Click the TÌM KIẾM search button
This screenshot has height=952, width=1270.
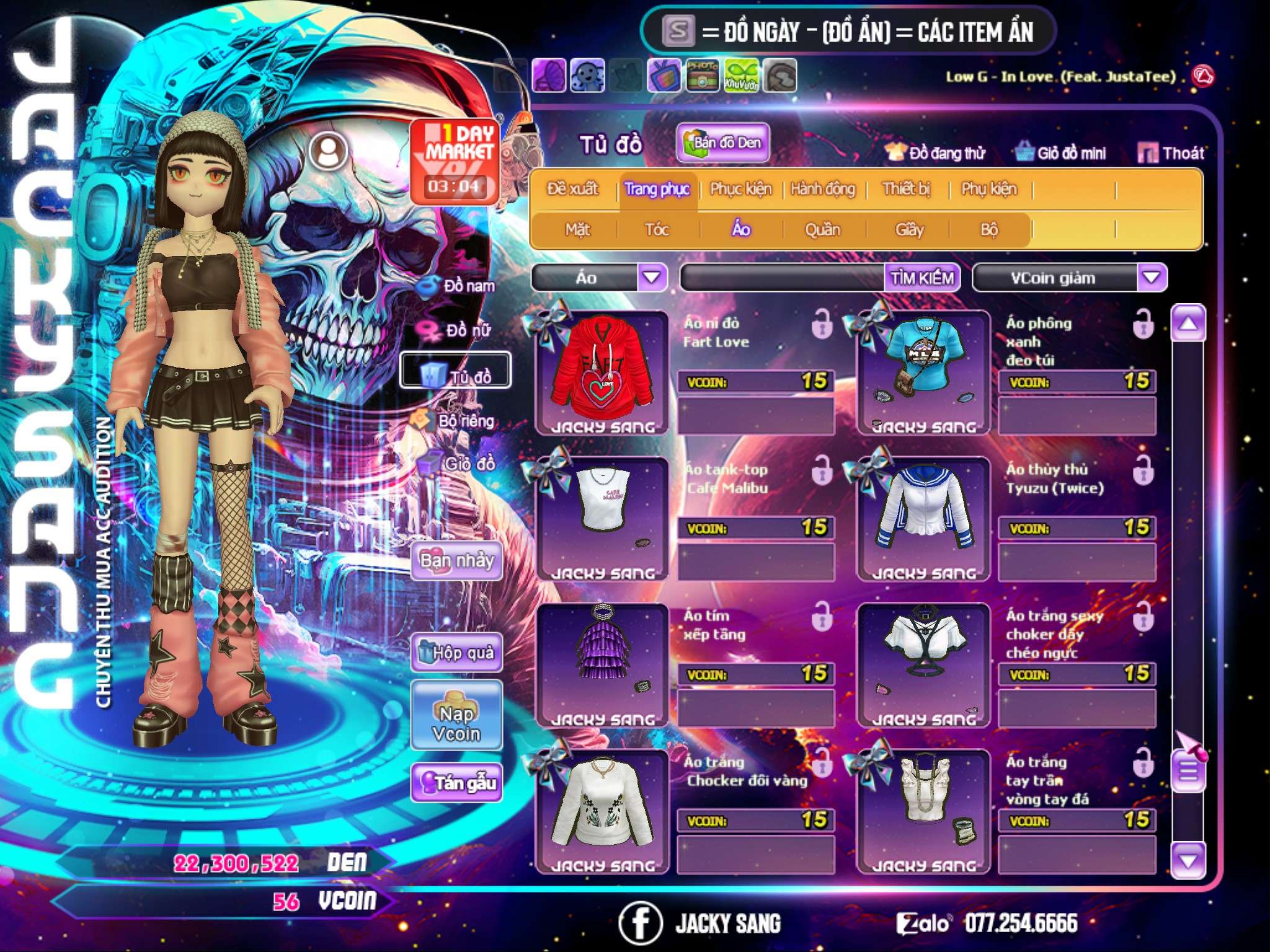point(921,278)
